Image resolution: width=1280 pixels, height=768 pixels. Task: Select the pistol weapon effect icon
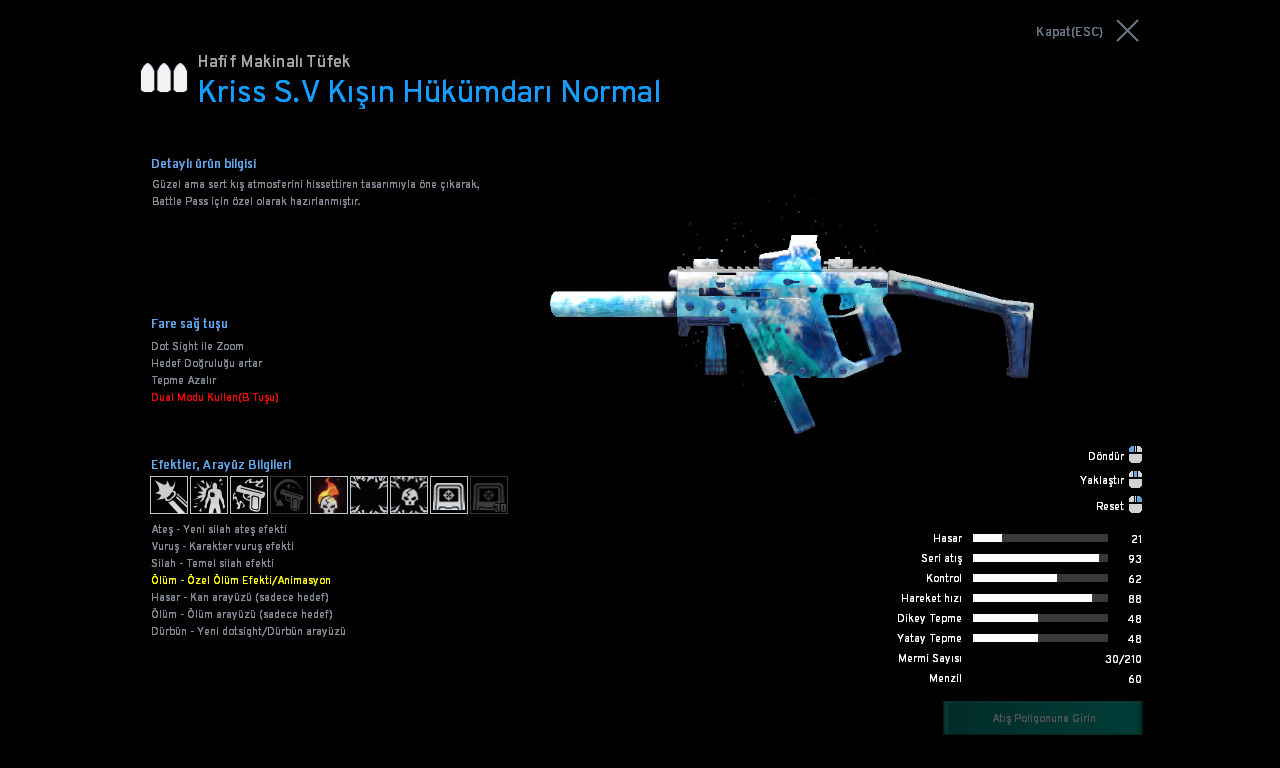point(249,495)
